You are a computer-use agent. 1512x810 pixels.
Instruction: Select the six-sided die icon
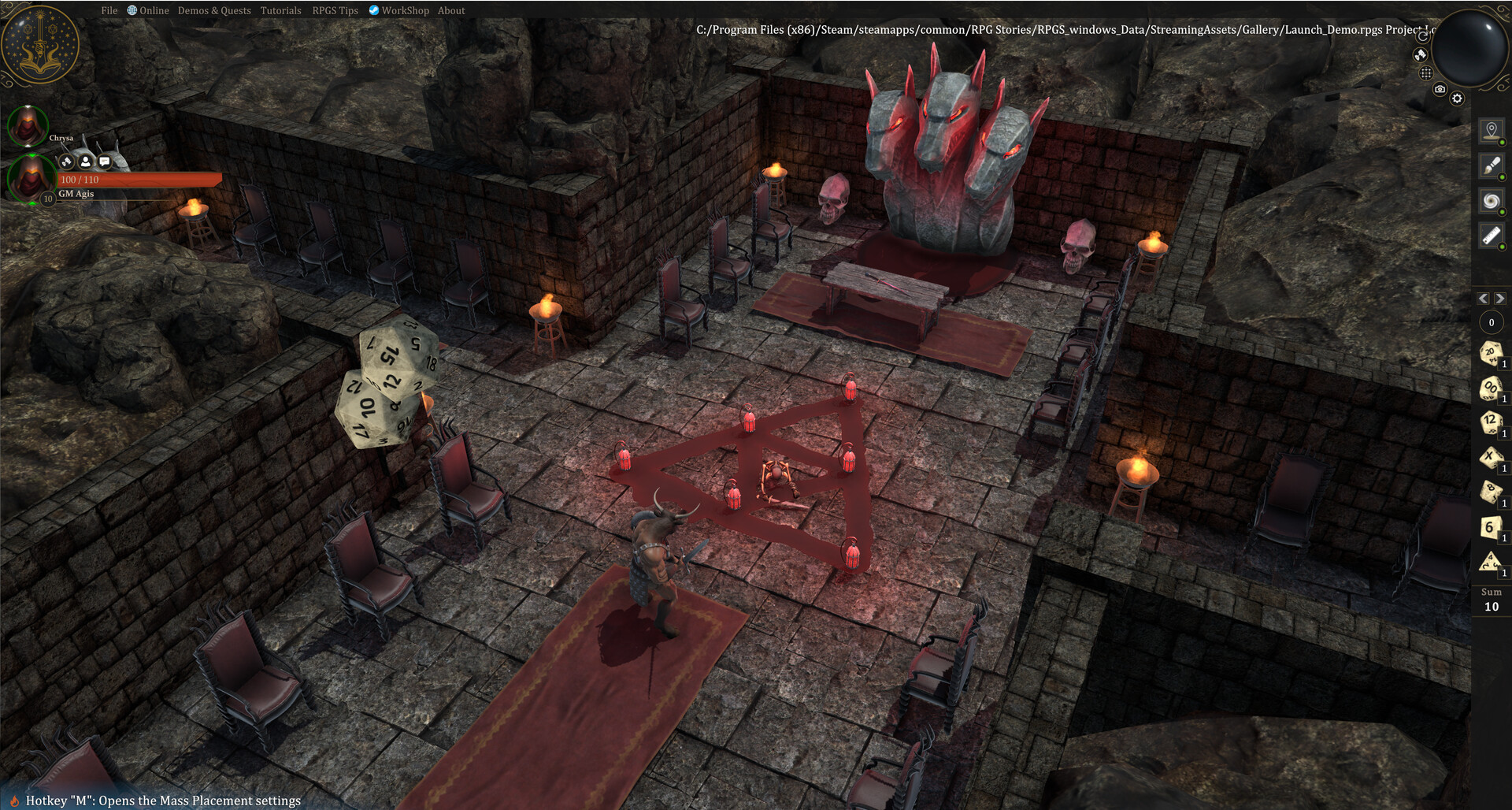[1491, 527]
